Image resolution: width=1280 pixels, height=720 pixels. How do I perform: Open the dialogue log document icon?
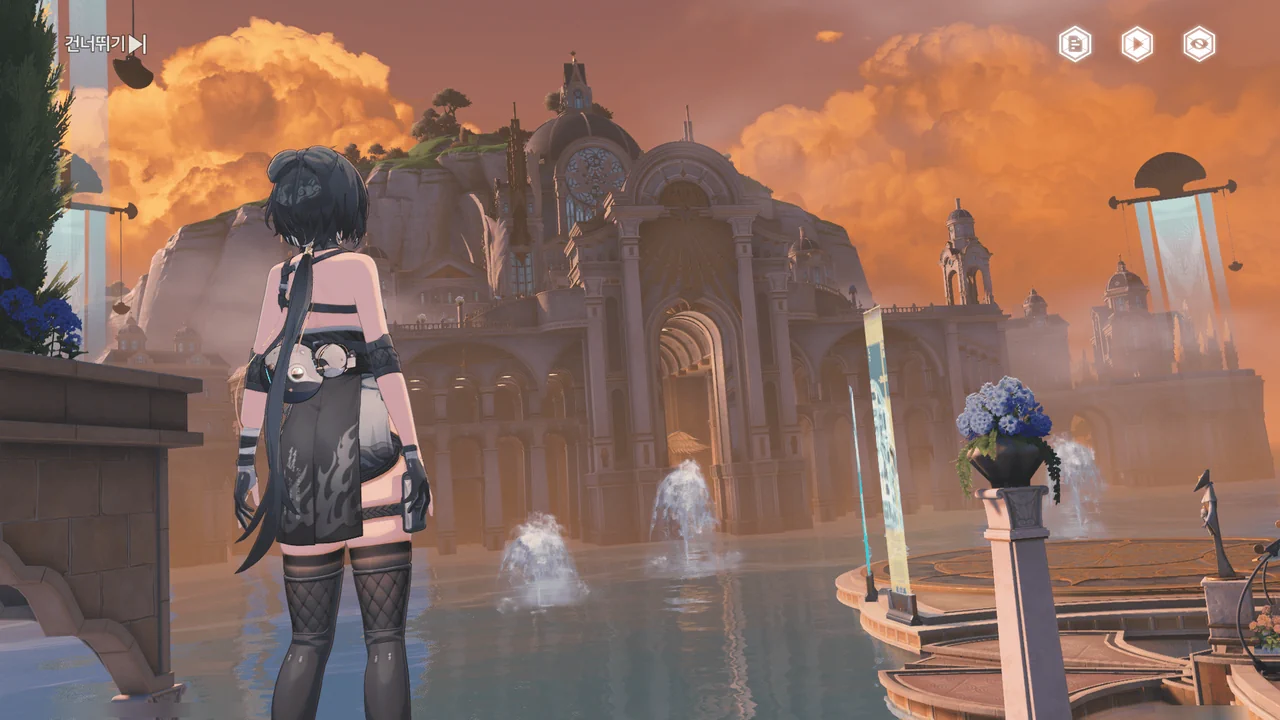(1075, 44)
